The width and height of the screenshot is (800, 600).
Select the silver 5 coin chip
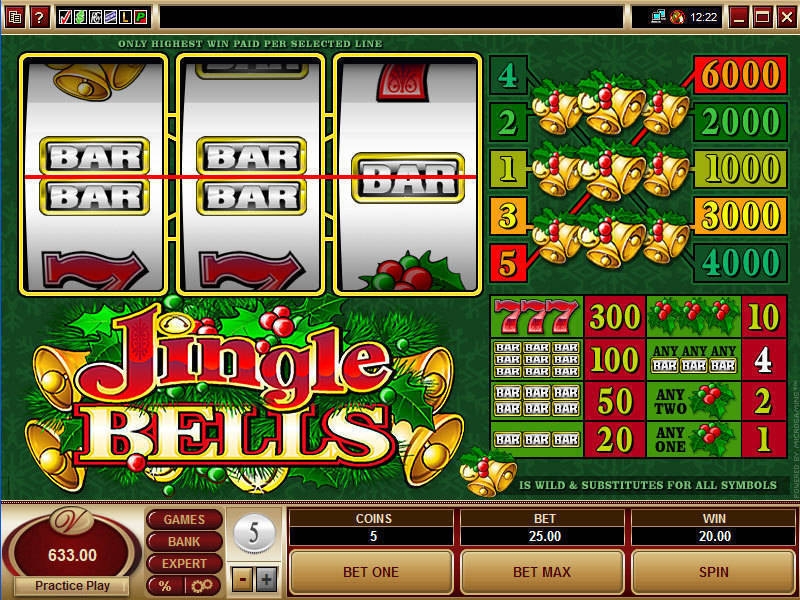(255, 531)
